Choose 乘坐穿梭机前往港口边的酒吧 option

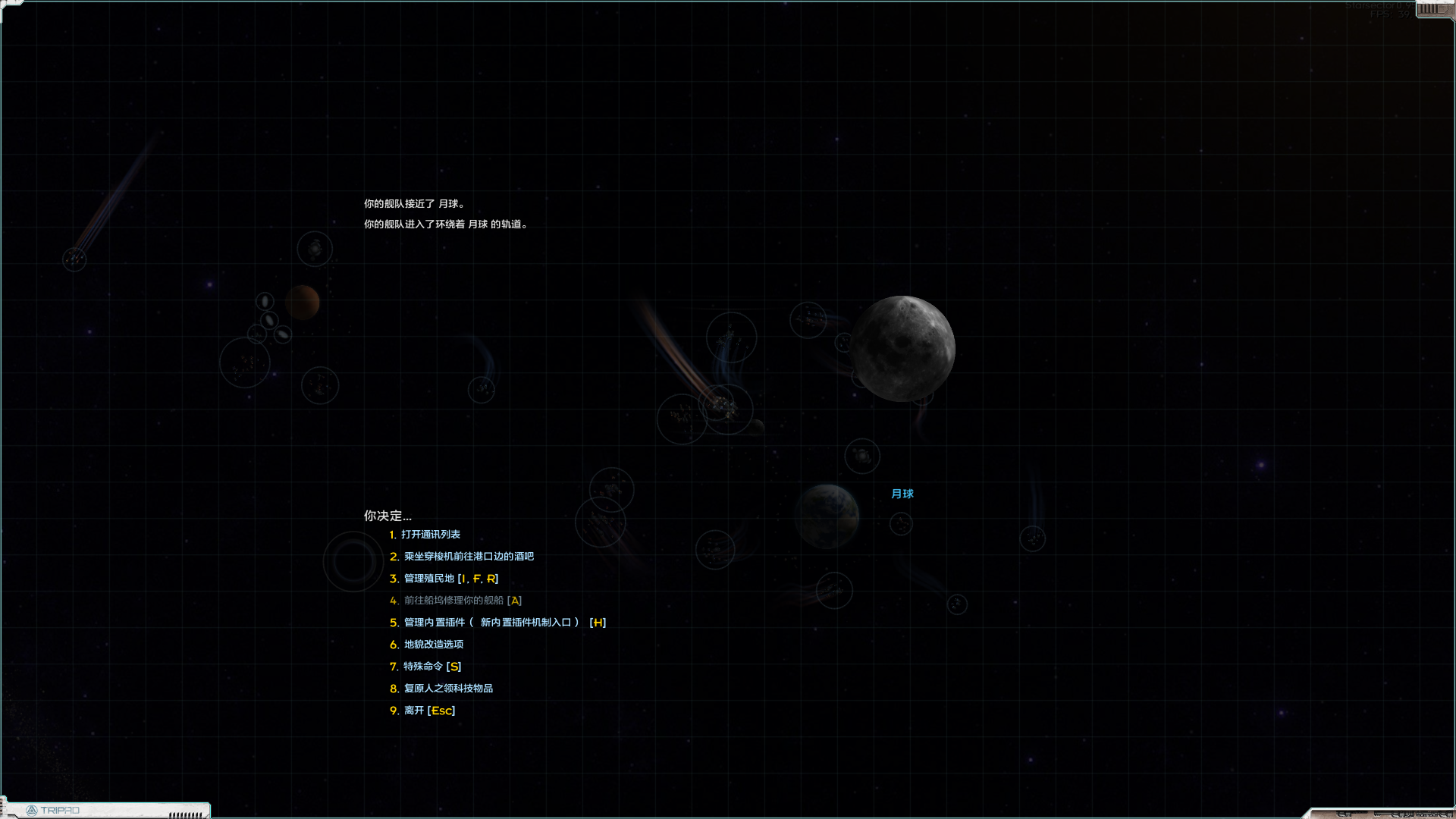coord(467,556)
